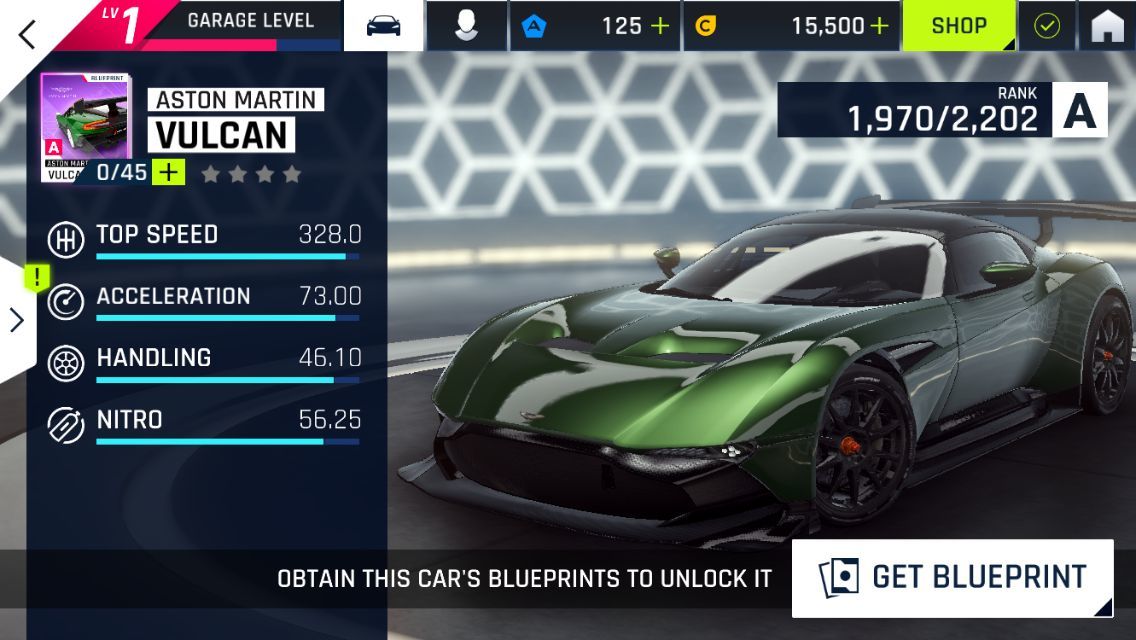
Task: Add blueprints with the green plus button
Action: [x=169, y=172]
